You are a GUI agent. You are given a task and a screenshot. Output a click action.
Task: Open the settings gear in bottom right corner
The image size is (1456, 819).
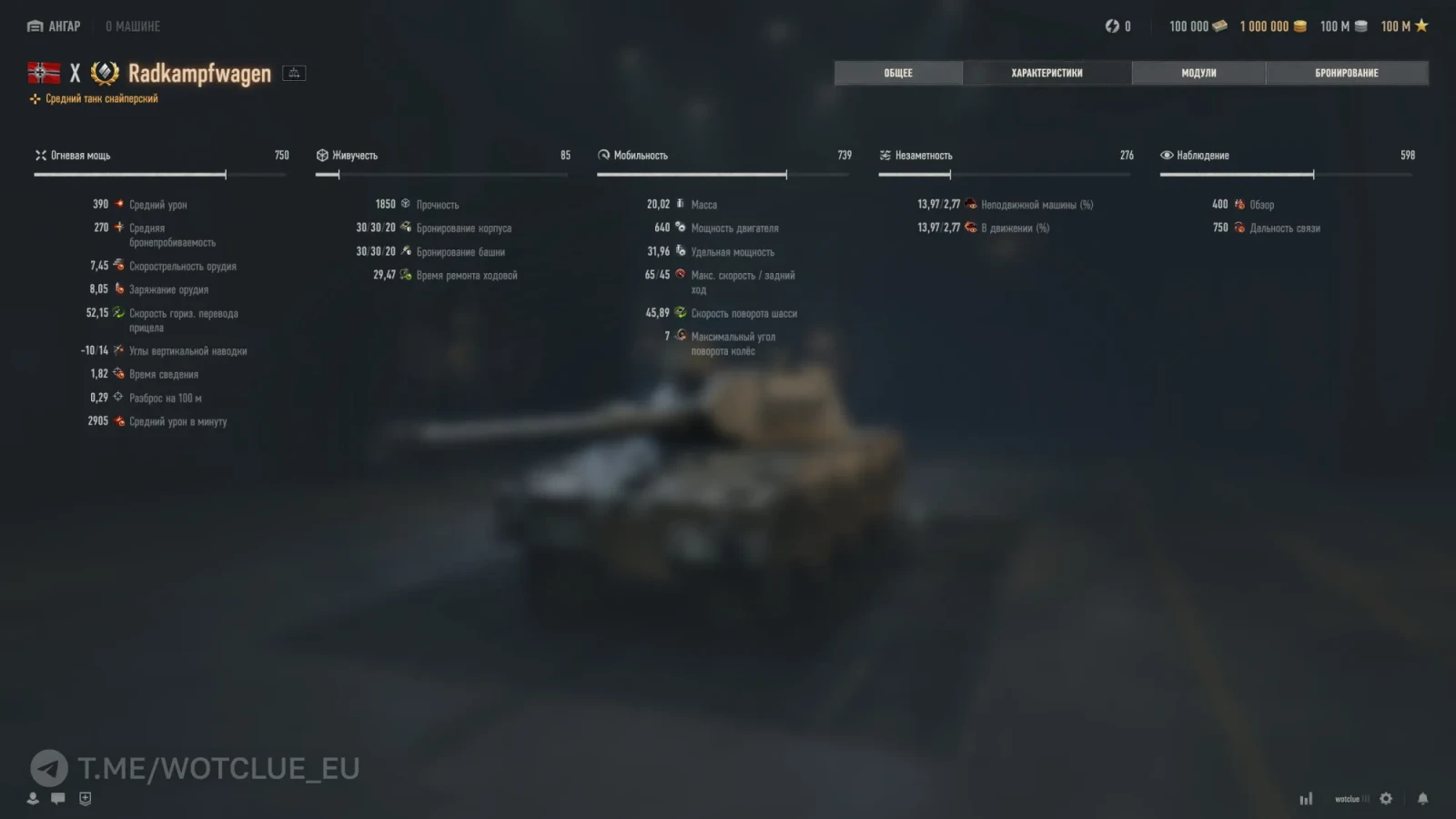tap(1384, 798)
